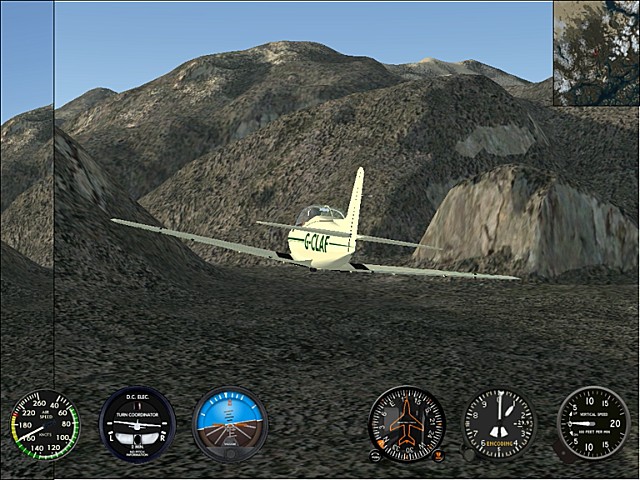Click the encoding altimeter gauge
The height and width of the screenshot is (480, 640).
click(498, 424)
